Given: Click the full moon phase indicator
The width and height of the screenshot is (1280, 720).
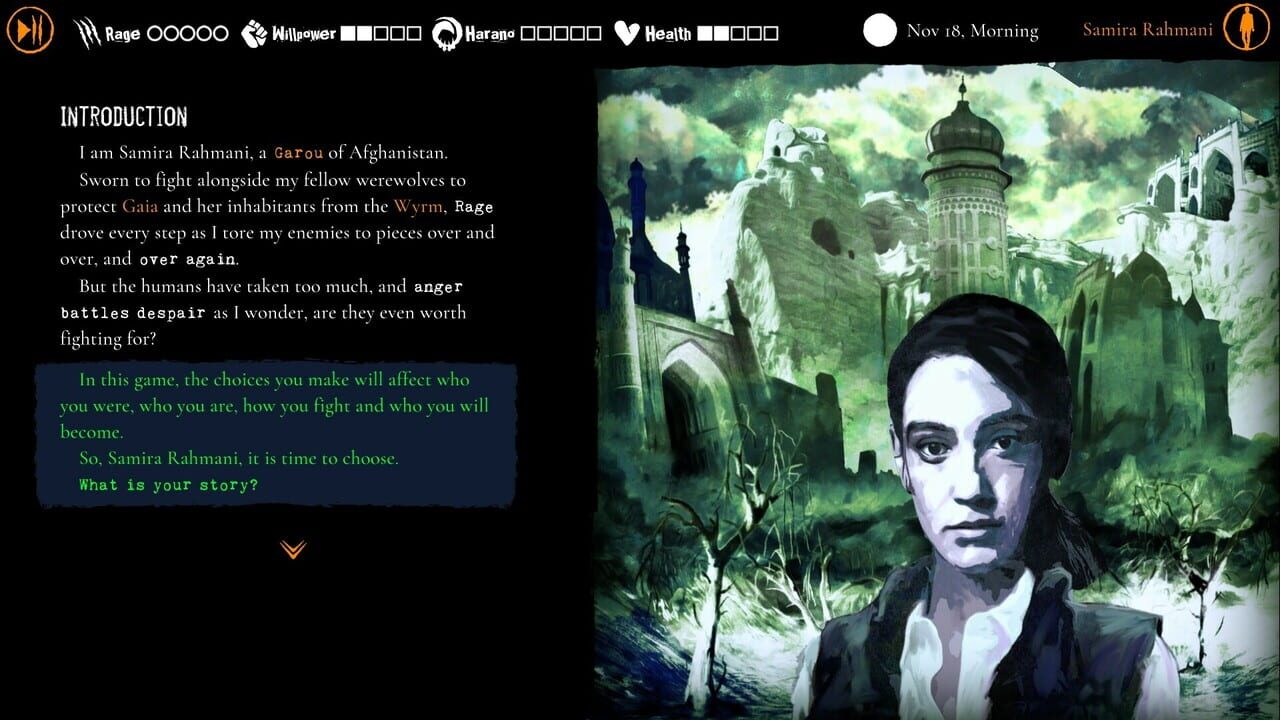Looking at the screenshot, I should [878, 30].
